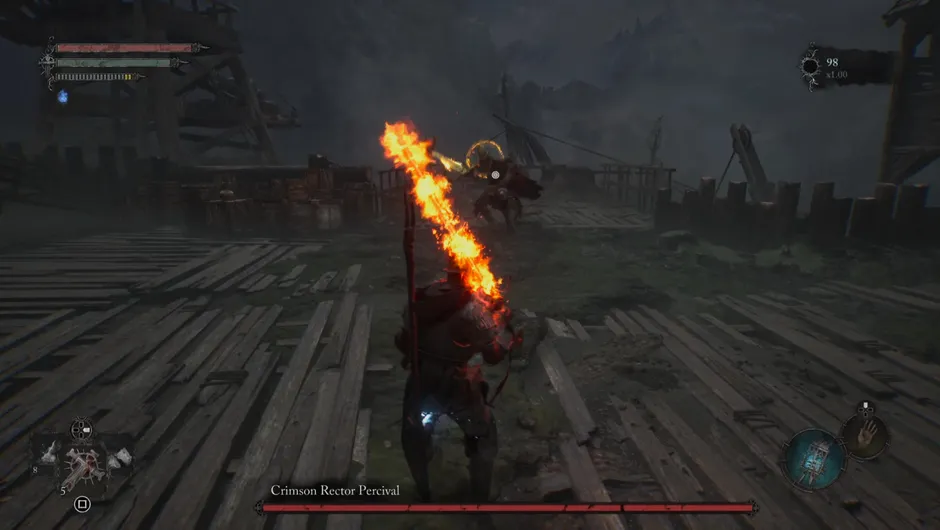This screenshot has height=530, width=940.
Task: Activate the glowing Umbral lamp icon
Action: [x=814, y=459]
